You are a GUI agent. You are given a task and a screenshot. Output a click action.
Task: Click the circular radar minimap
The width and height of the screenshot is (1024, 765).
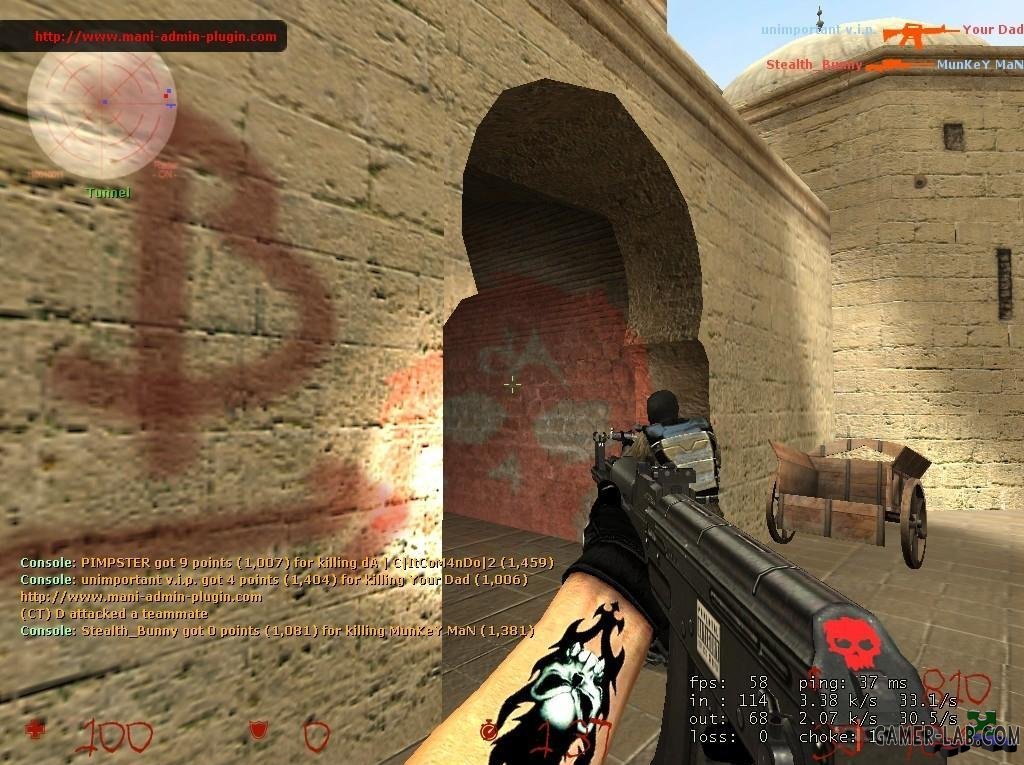click(101, 102)
